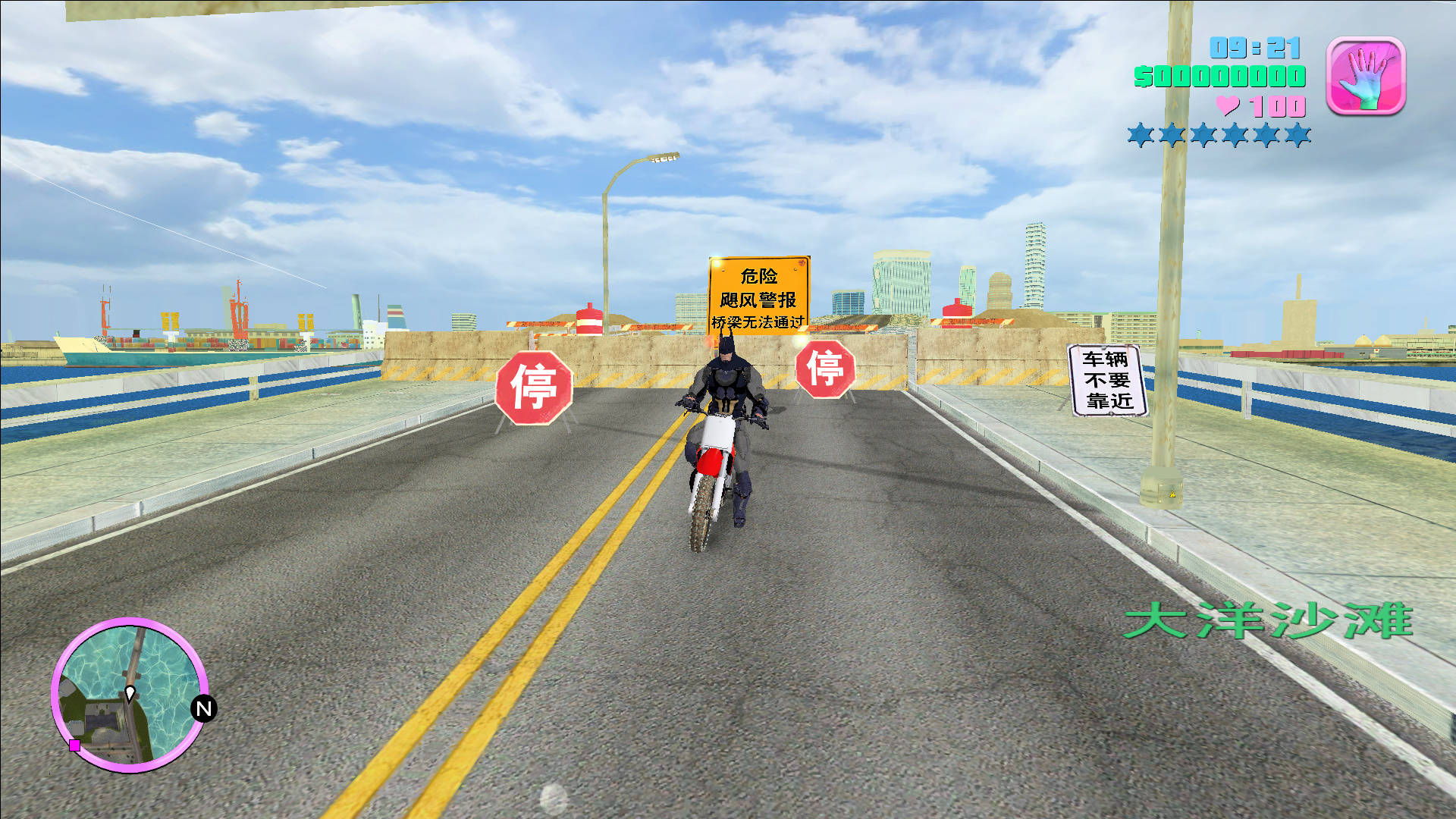Click the unarmed fist weapon icon

click(1366, 77)
